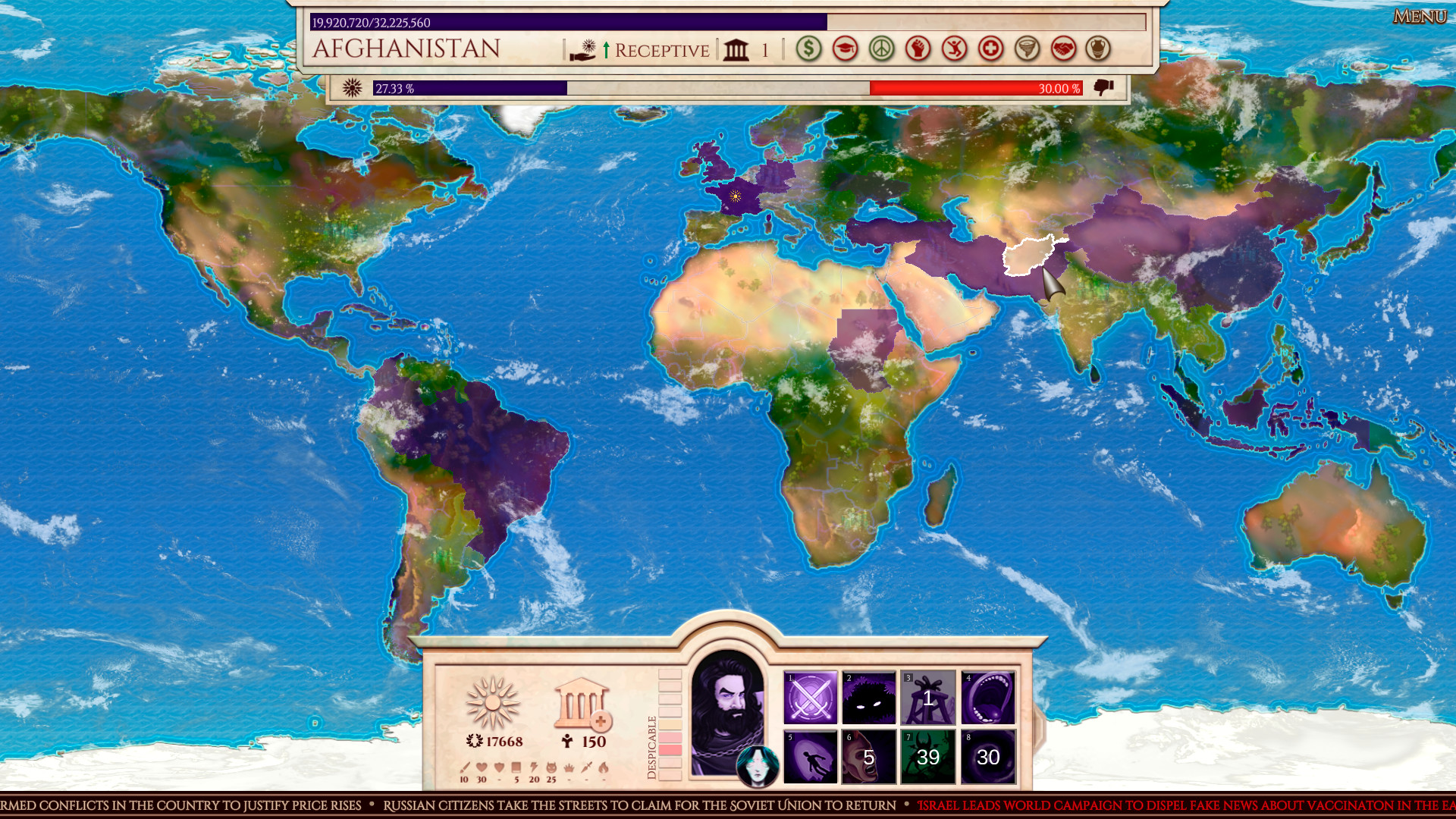1456x819 pixels.
Task: Click the education graduation cap icon
Action: 845,49
